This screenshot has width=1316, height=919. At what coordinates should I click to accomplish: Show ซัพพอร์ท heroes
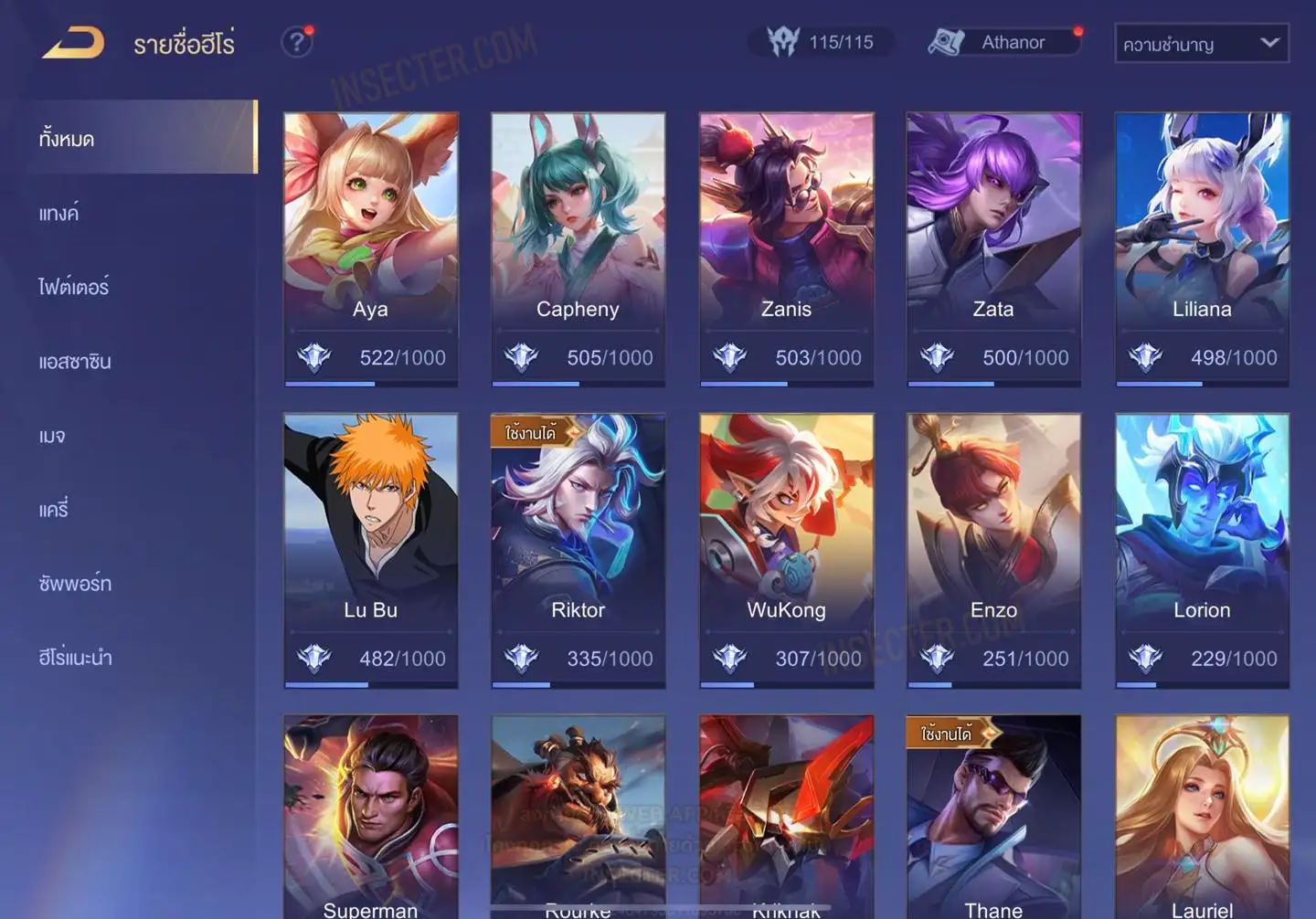[75, 583]
